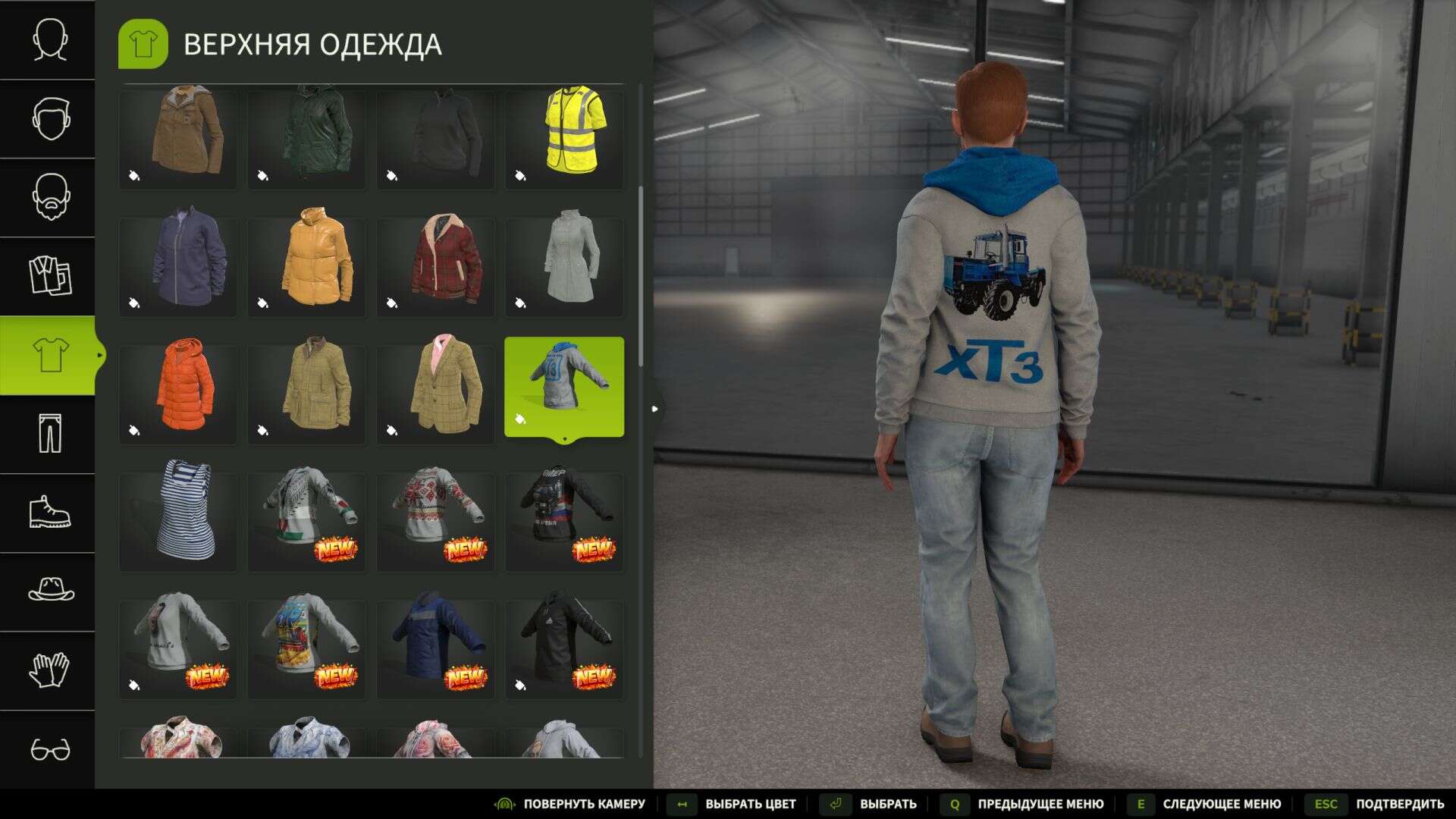
Task: Expand the panel using the right-pointing arrow
Action: coord(655,407)
